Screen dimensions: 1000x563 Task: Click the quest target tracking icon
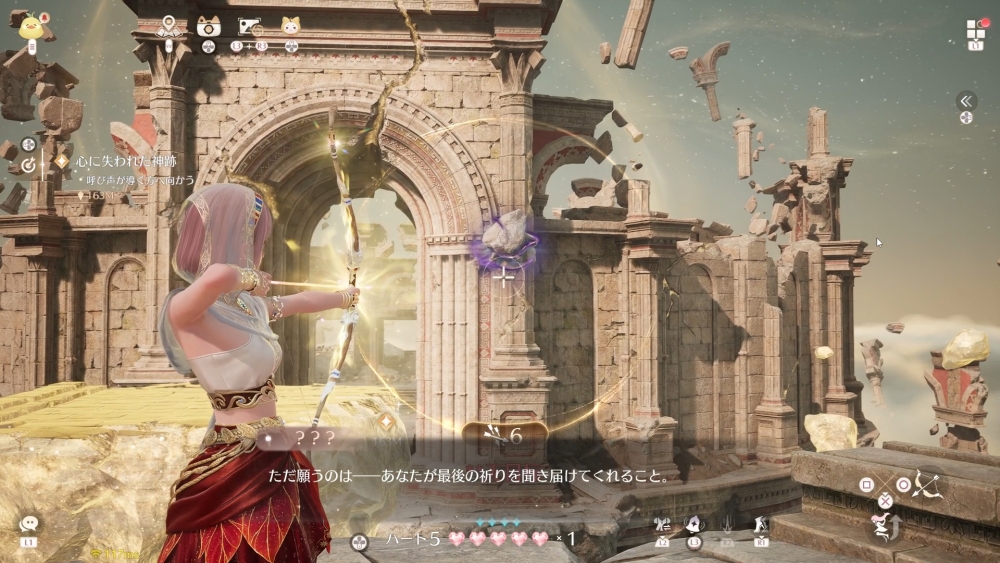(x=29, y=164)
